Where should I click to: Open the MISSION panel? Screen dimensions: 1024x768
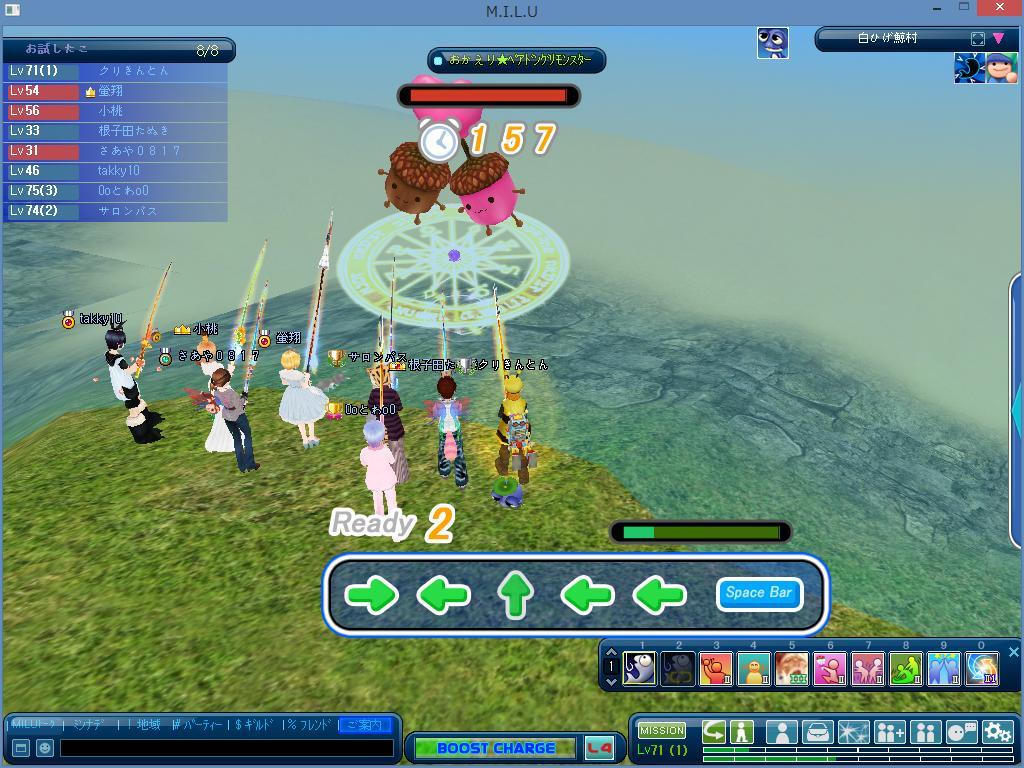click(662, 730)
